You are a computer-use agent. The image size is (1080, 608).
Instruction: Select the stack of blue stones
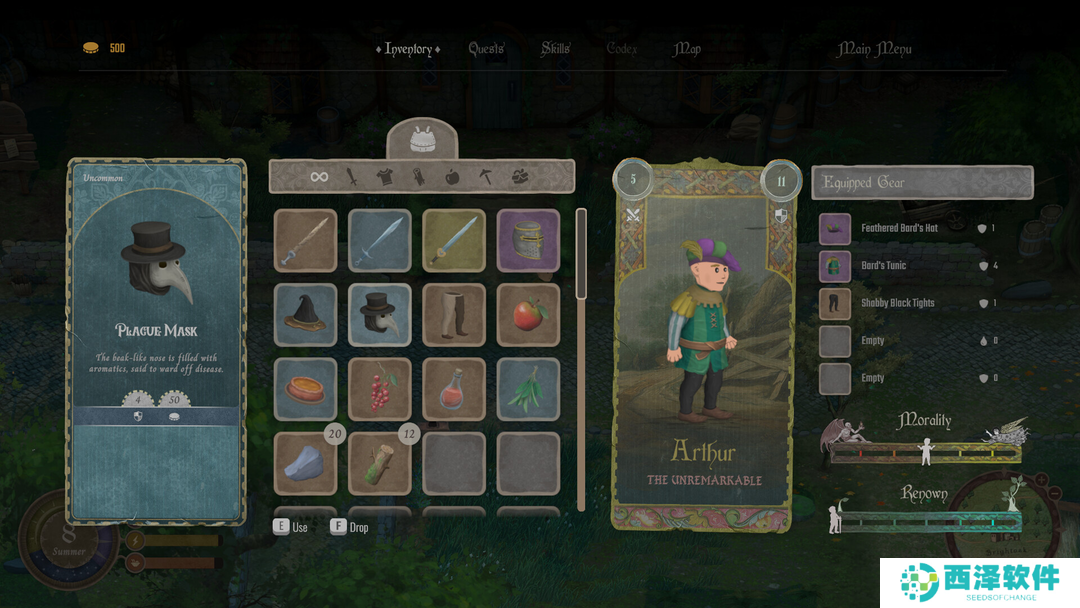tap(306, 462)
